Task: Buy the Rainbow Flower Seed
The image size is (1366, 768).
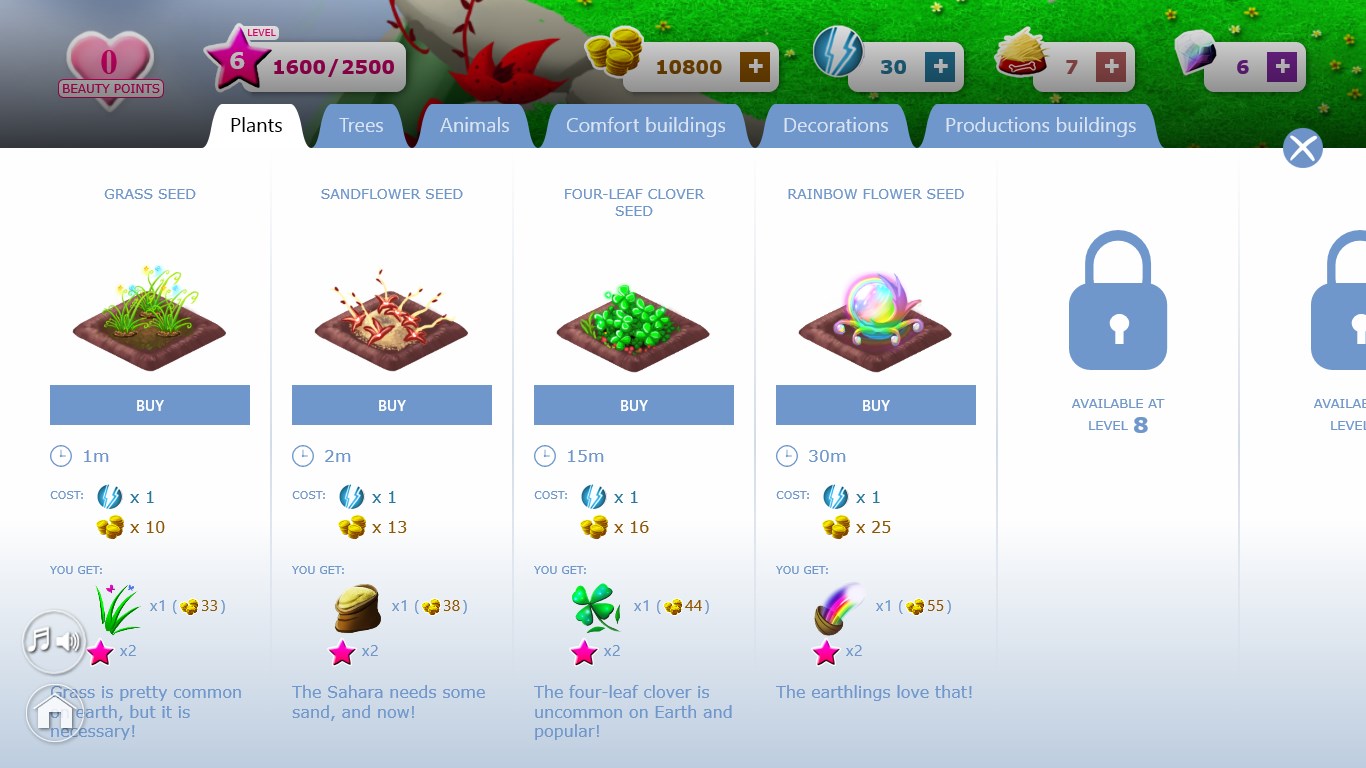Action: [876, 405]
